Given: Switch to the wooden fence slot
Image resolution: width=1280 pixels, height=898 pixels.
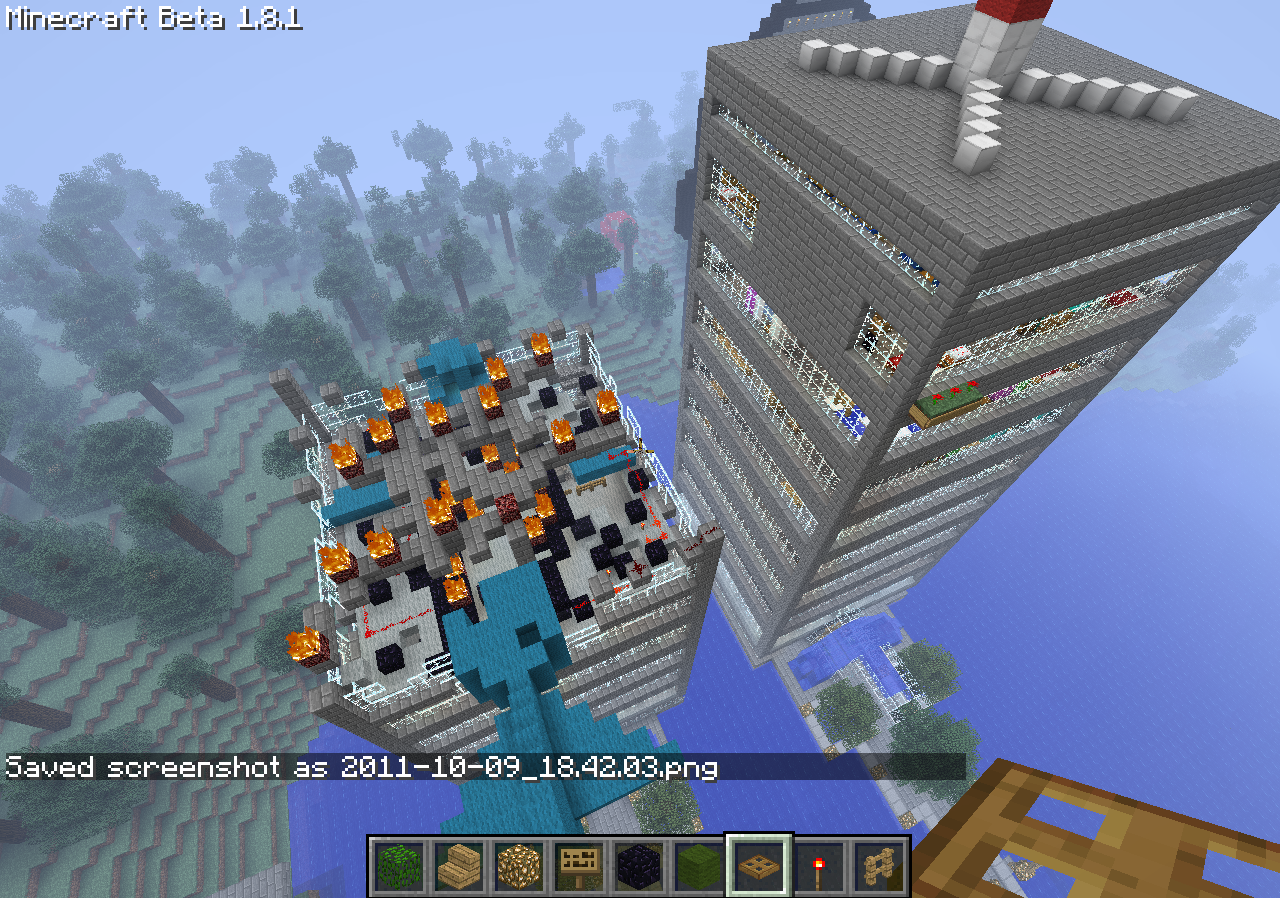Looking at the screenshot, I should [879, 865].
